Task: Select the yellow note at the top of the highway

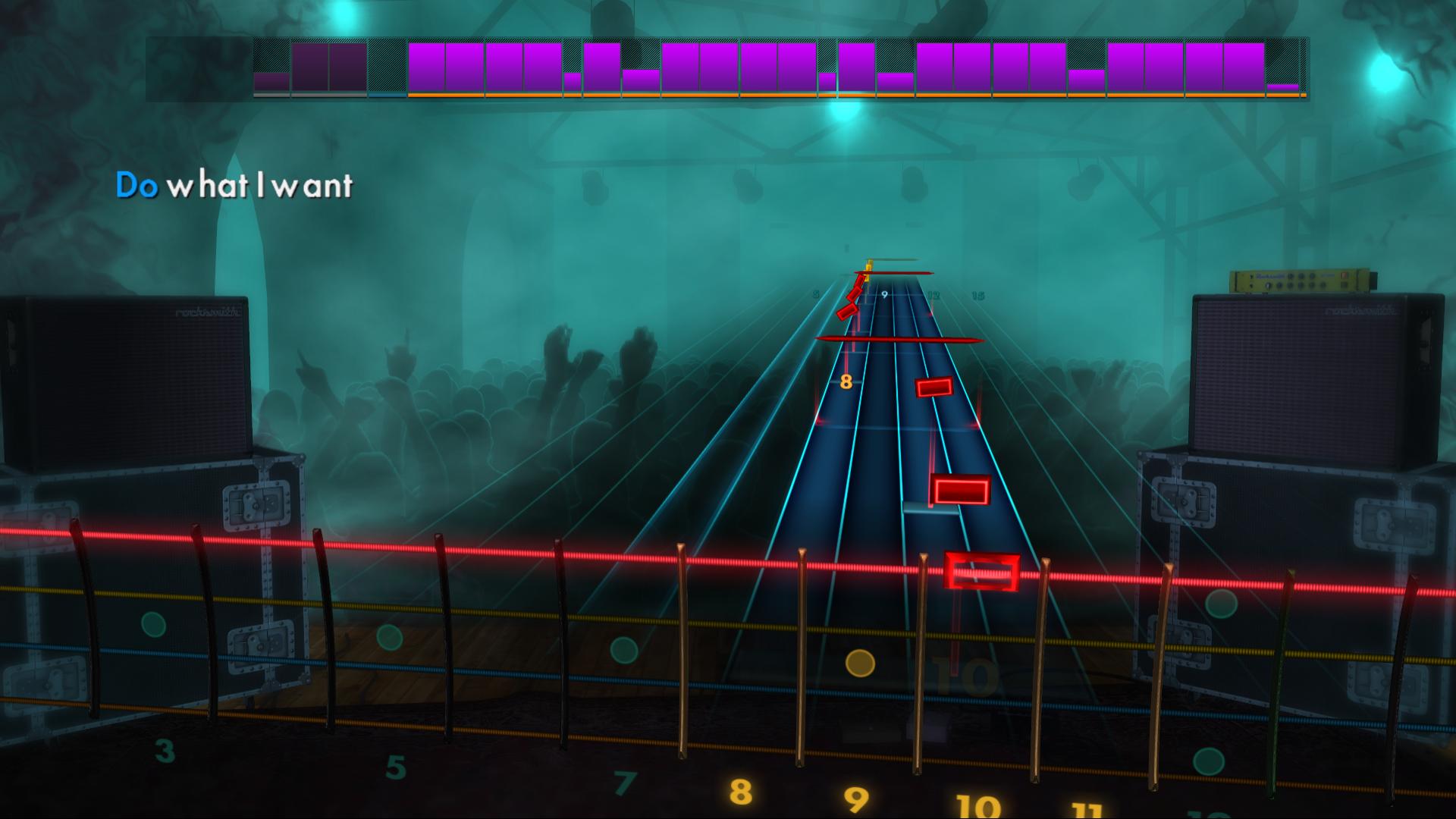Action: (x=868, y=271)
